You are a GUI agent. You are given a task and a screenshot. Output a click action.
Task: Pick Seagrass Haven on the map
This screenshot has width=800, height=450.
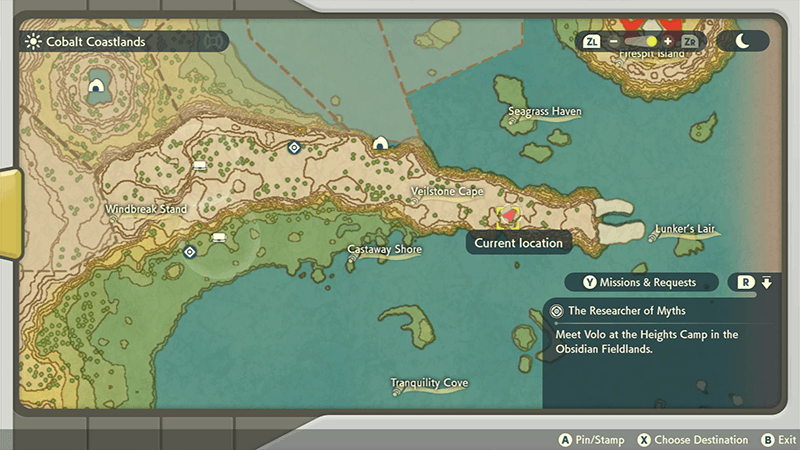pos(544,112)
